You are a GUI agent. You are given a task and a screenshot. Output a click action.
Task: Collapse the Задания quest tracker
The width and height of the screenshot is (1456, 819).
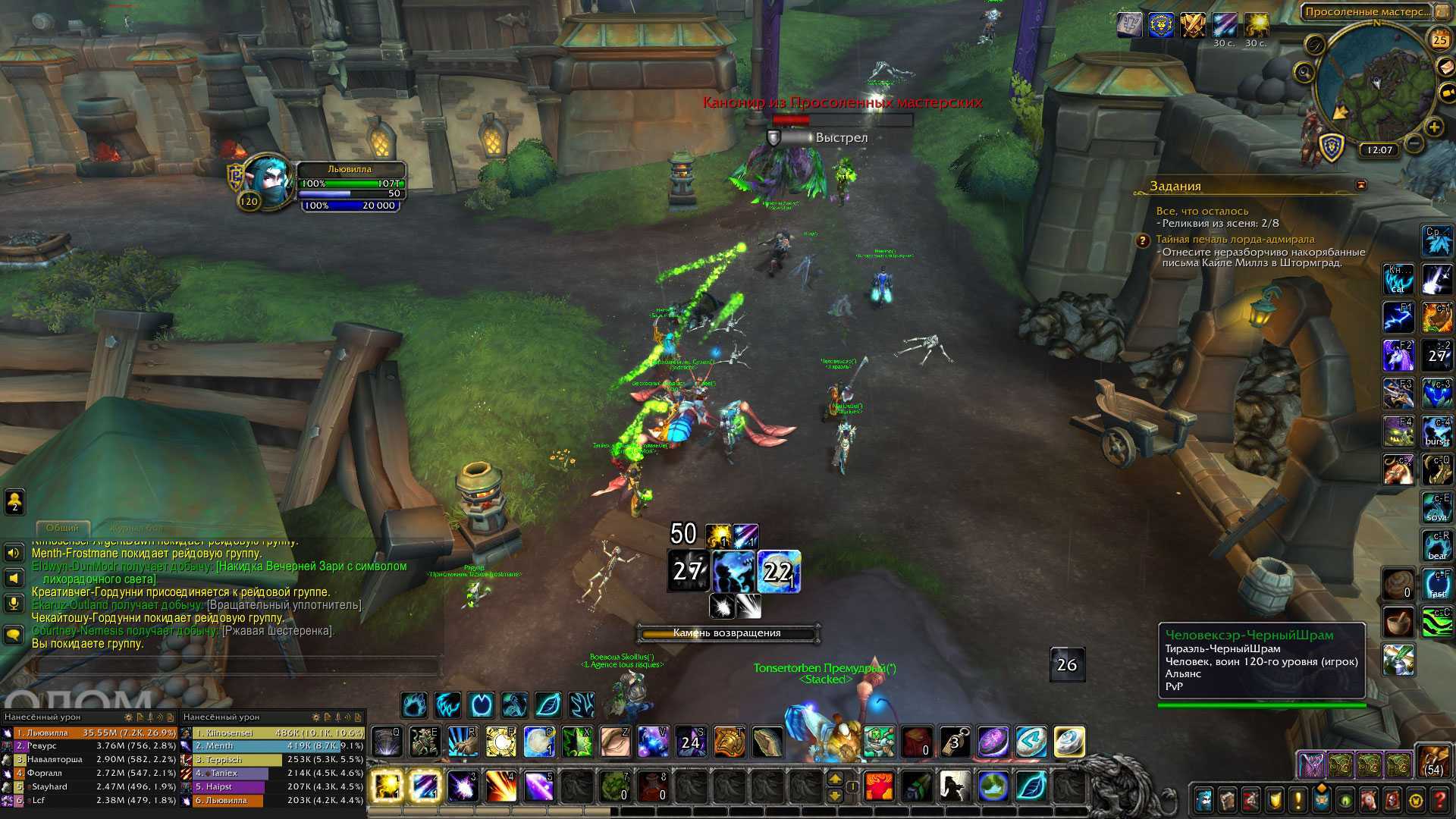1361,185
